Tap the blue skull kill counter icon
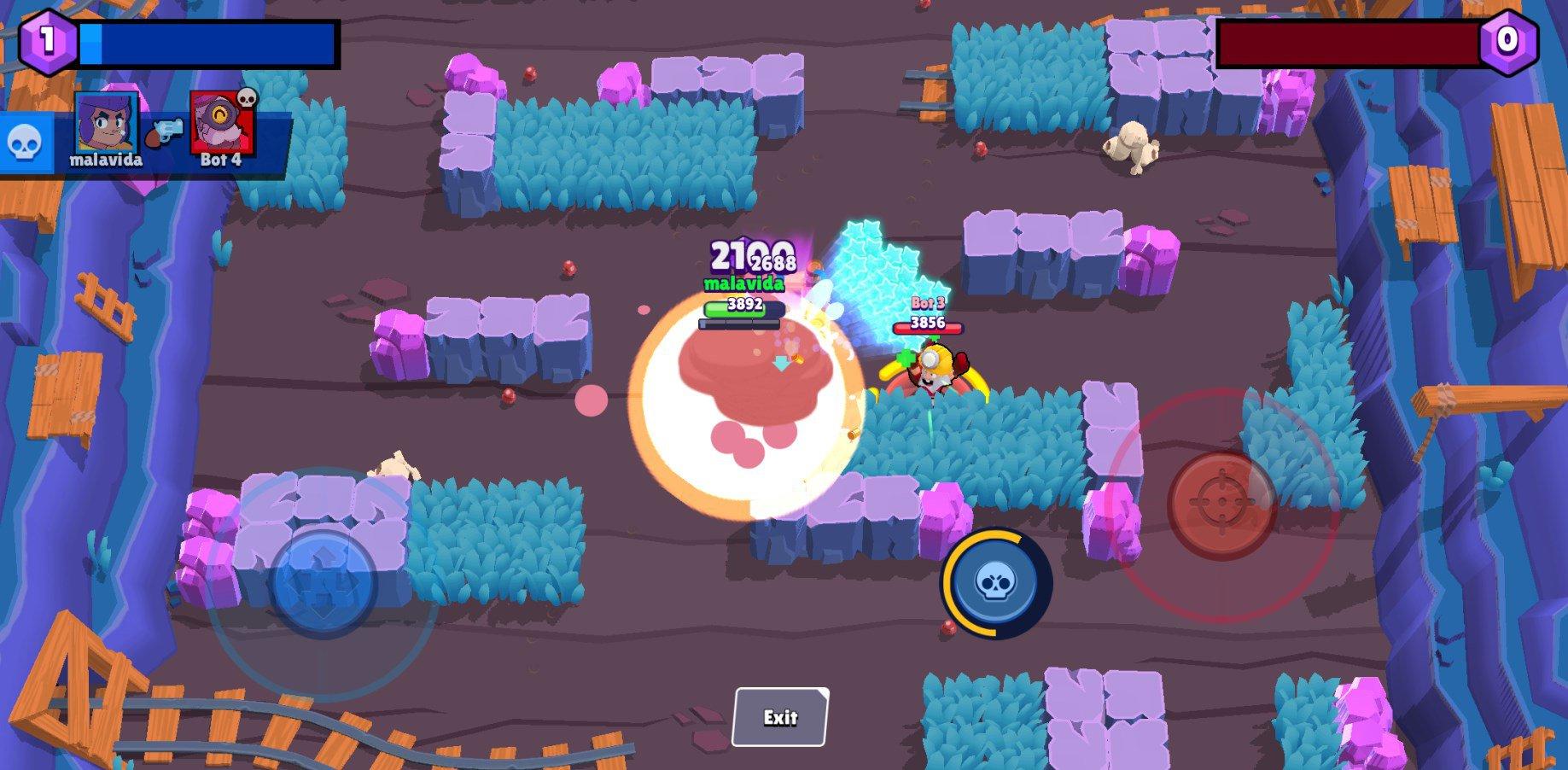Viewport: 1568px width, 770px height. [x=26, y=143]
